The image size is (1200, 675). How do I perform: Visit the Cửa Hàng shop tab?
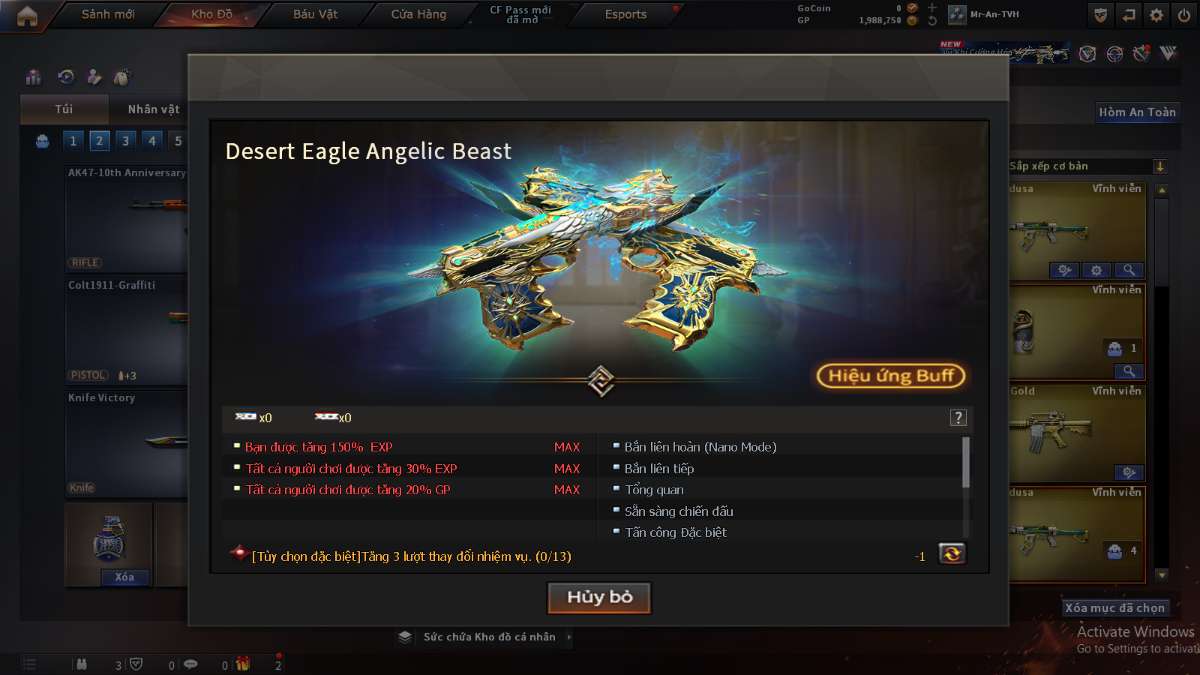[418, 15]
